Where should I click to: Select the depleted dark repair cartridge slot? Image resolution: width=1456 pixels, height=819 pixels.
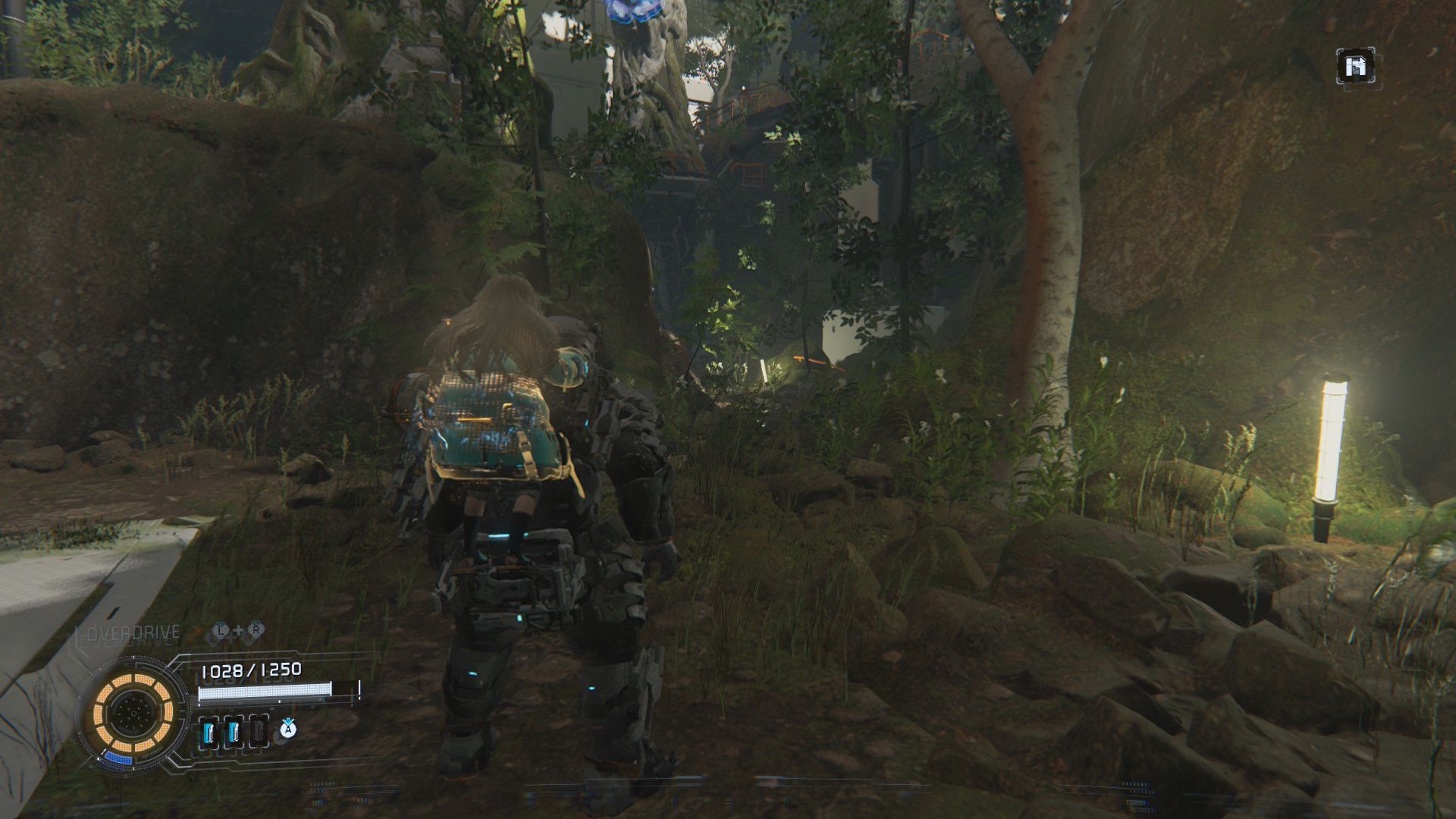tap(258, 733)
